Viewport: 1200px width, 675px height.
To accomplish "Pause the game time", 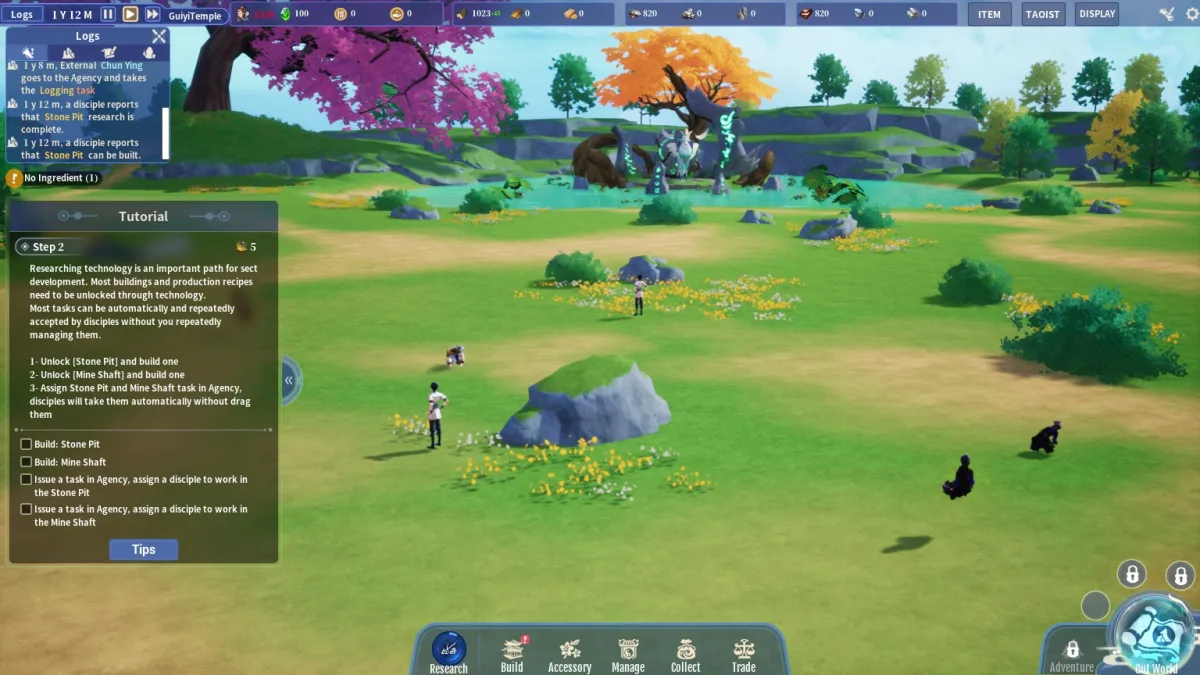I will pos(108,14).
